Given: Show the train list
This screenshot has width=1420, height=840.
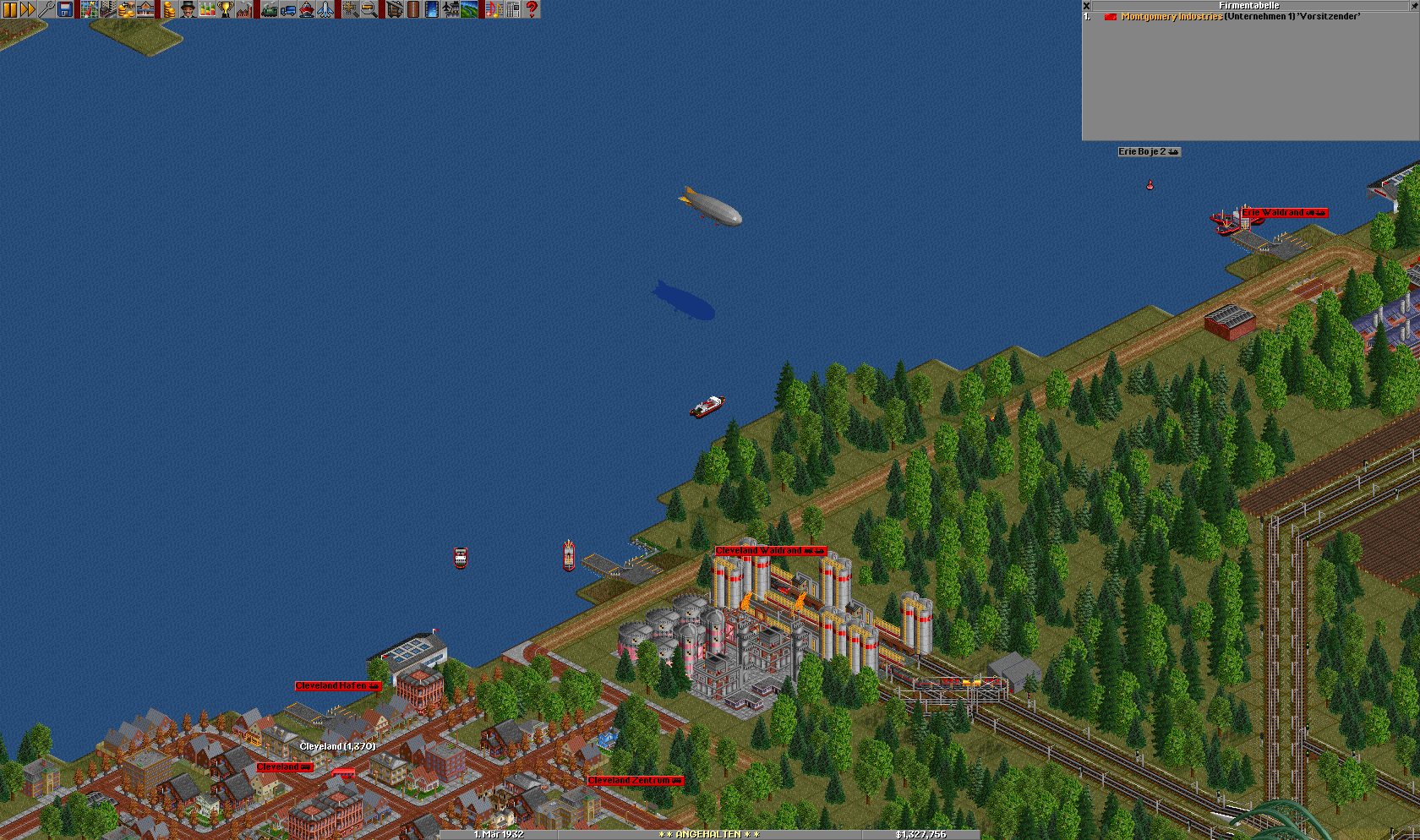Looking at the screenshot, I should (270, 9).
